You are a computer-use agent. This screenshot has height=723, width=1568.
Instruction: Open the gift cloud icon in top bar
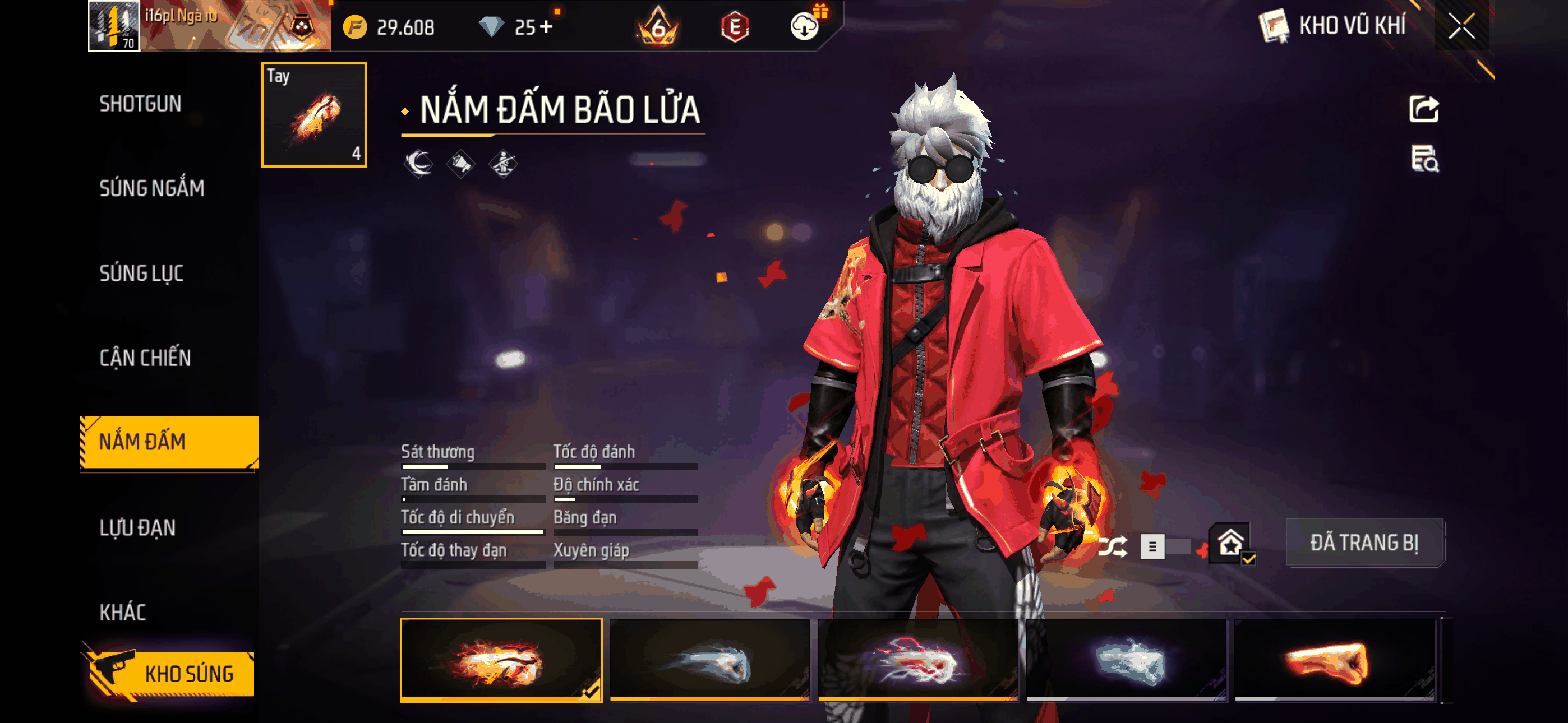pos(806,26)
